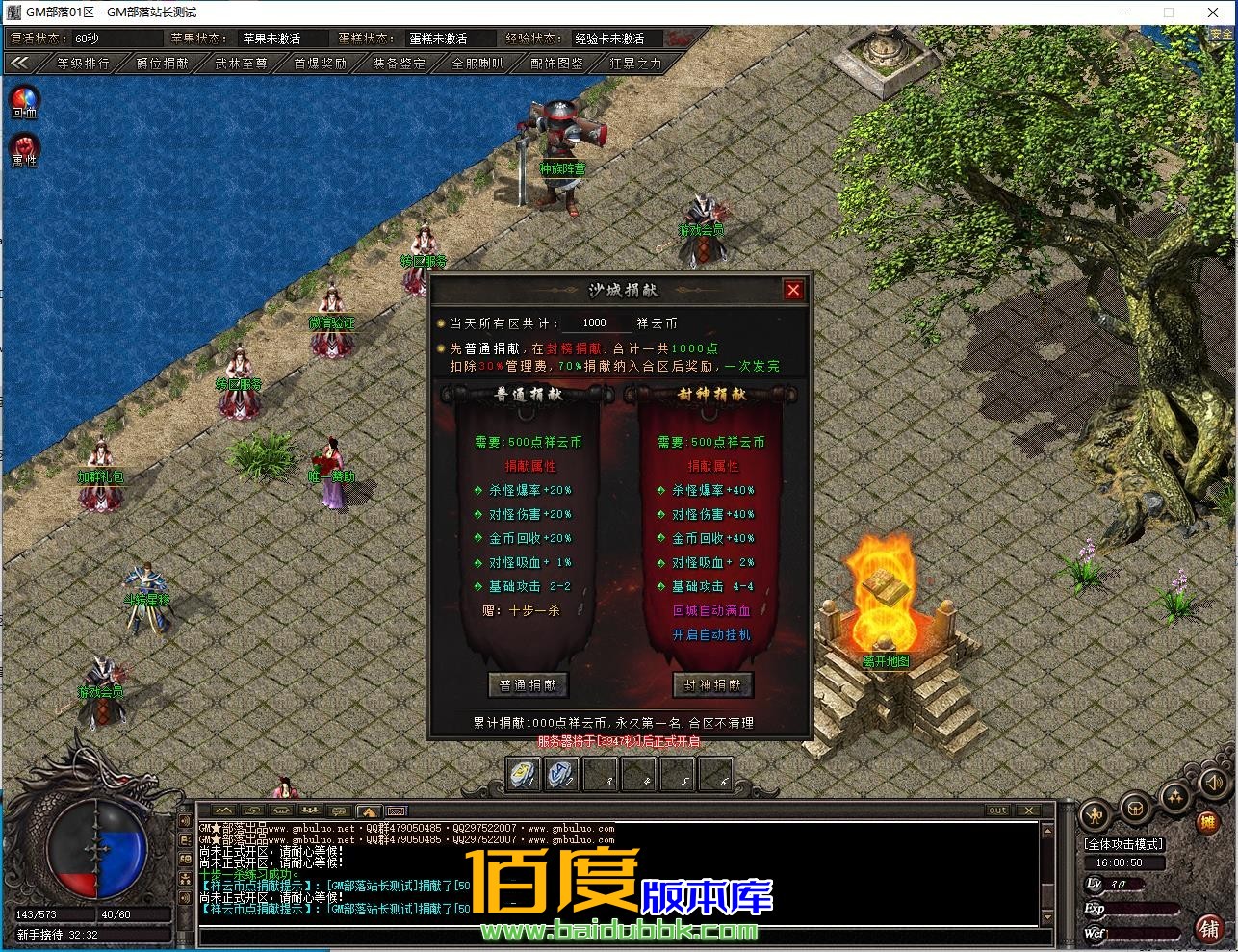This screenshot has width=1238, height=952.
Task: Use the scroll item in hotbar slot 2
Action: (561, 775)
